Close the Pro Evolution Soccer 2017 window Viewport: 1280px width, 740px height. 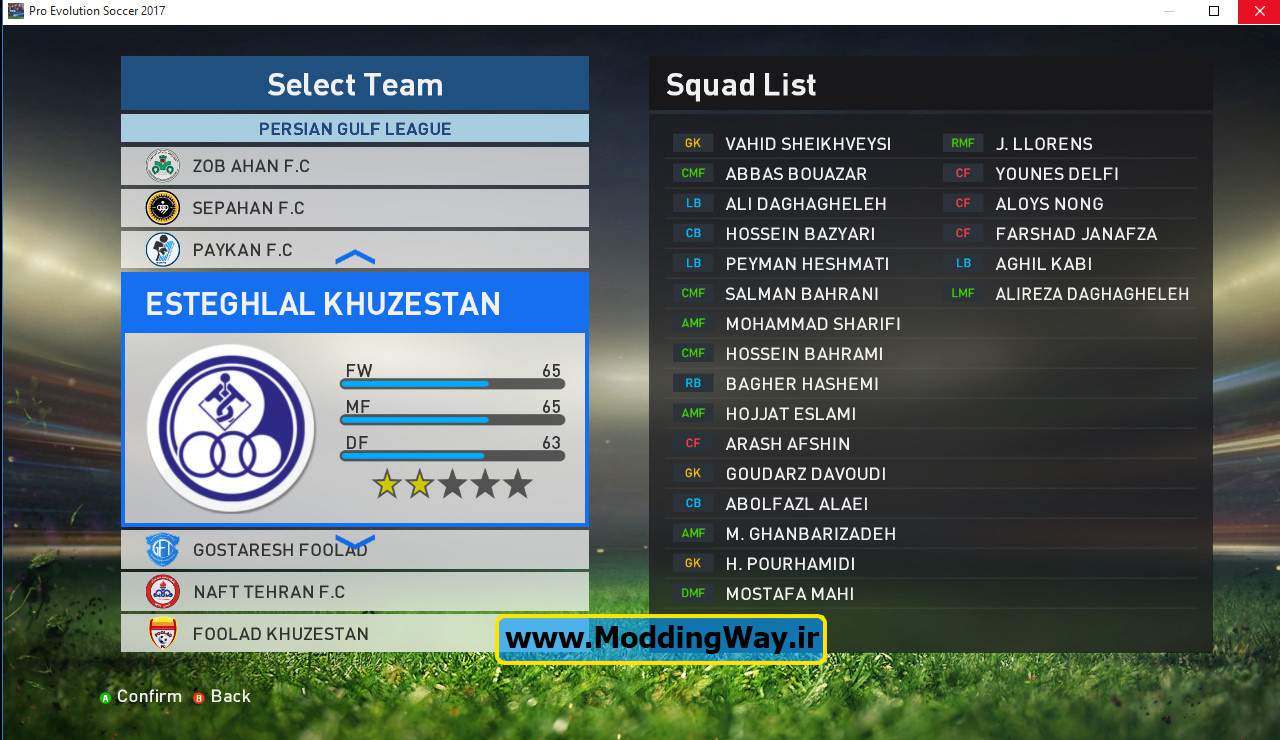tap(1258, 11)
